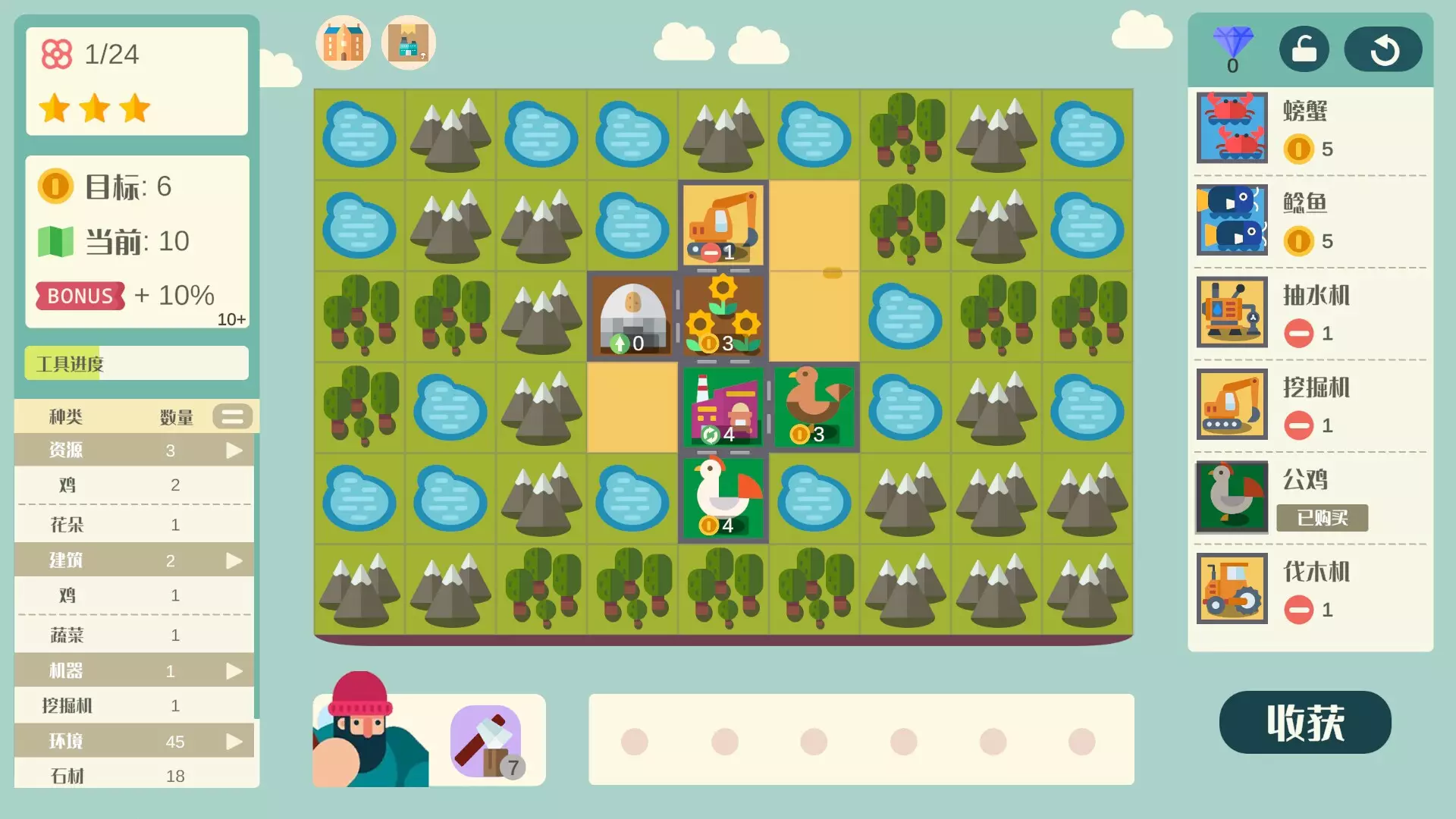Viewport: 1456px width, 819px height.
Task: Click the restart arrow icon
Action: (x=1383, y=49)
